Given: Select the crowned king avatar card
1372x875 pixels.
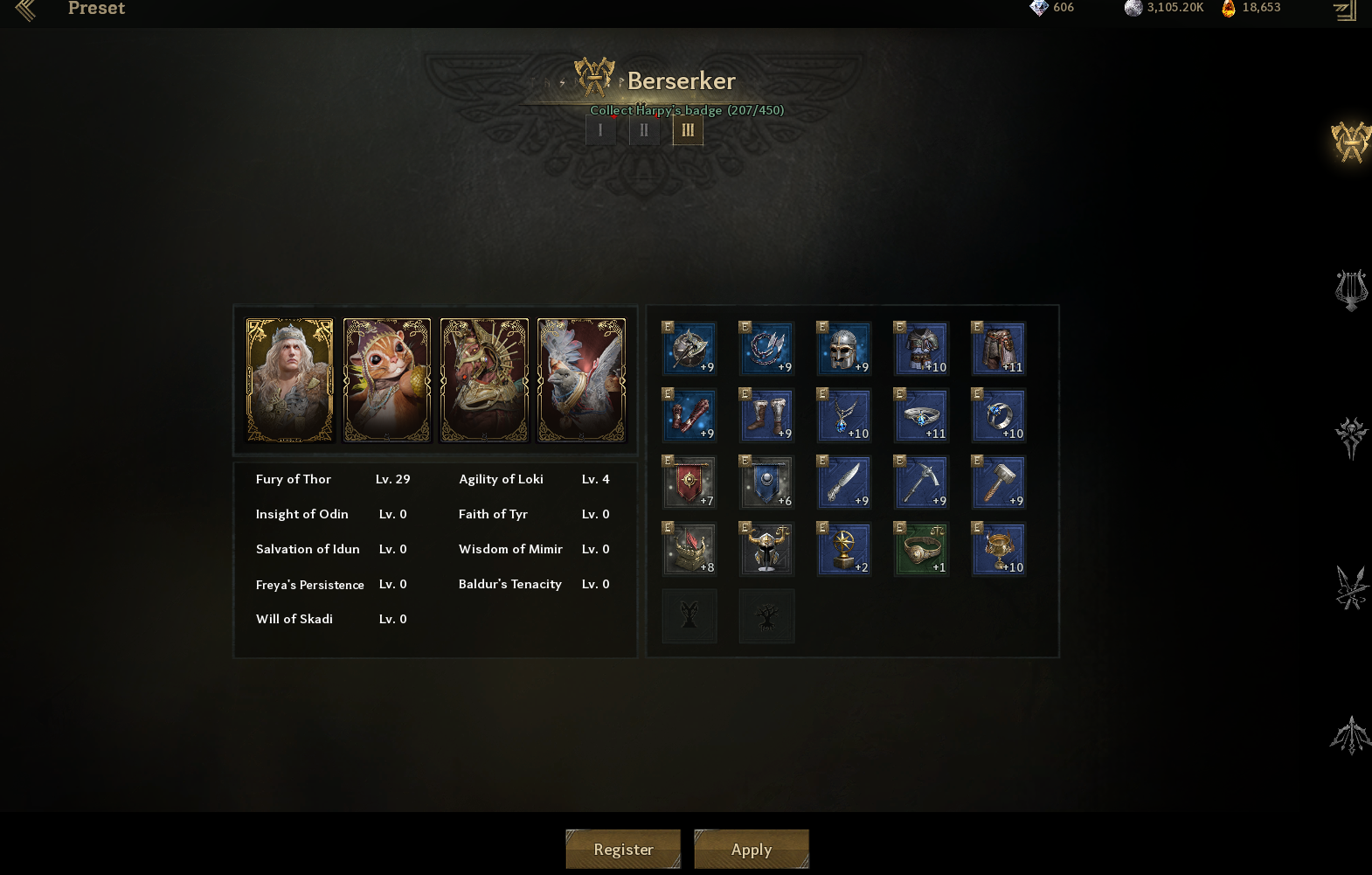Looking at the screenshot, I should [290, 380].
